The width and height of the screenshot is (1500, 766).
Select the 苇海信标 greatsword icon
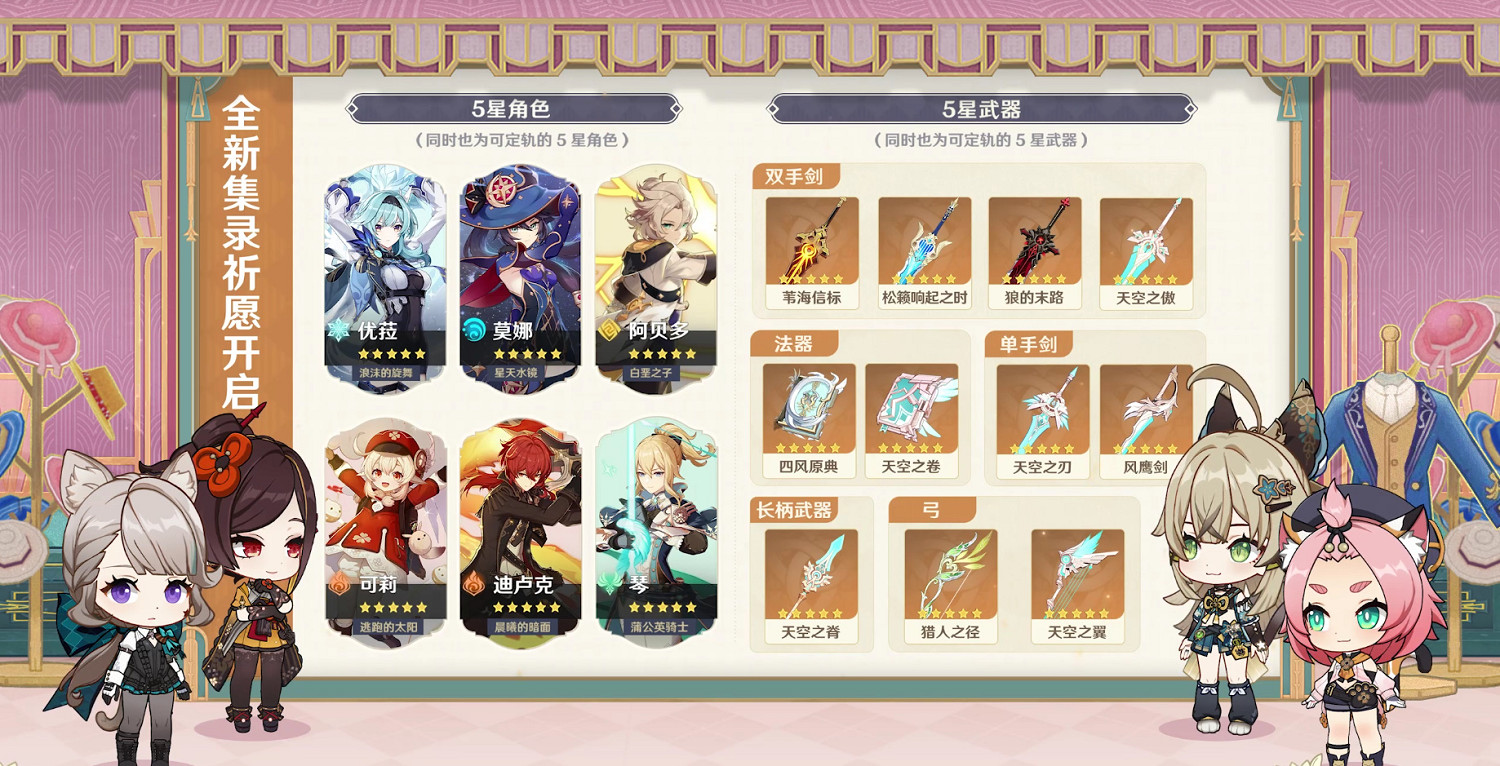point(812,240)
